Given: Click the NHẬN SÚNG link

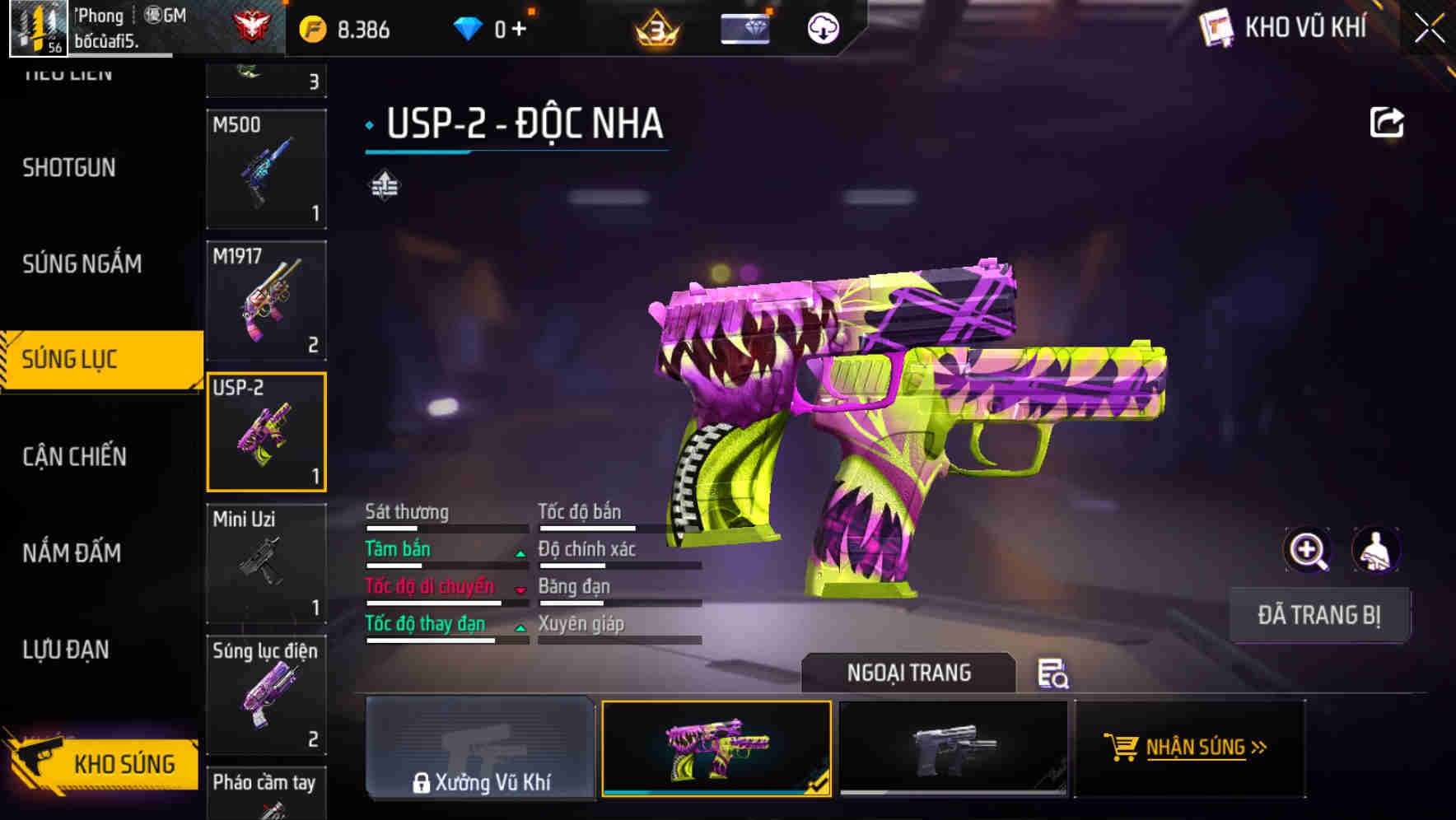Looking at the screenshot, I should (x=1201, y=749).
